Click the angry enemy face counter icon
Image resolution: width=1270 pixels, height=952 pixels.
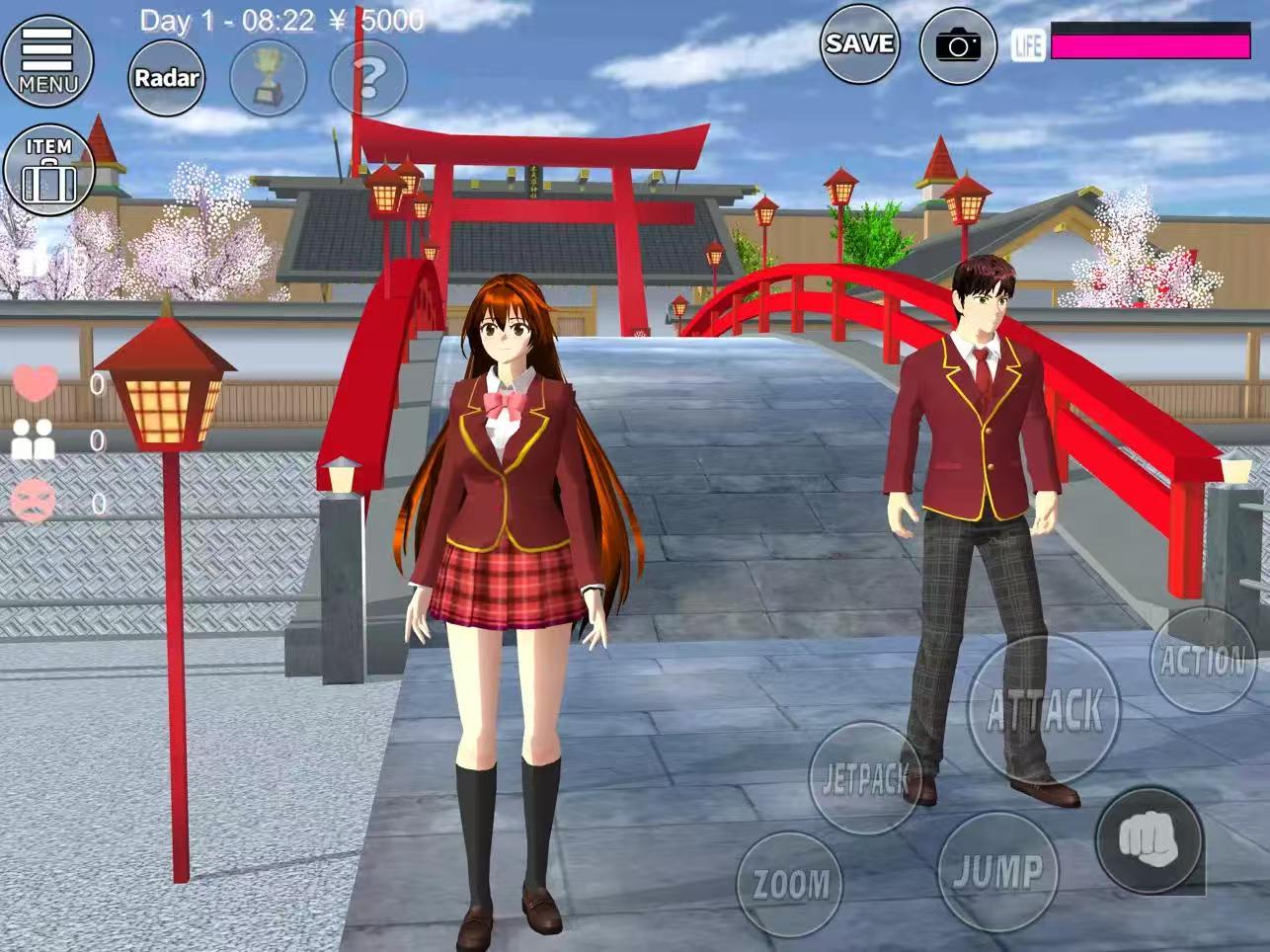[36, 501]
